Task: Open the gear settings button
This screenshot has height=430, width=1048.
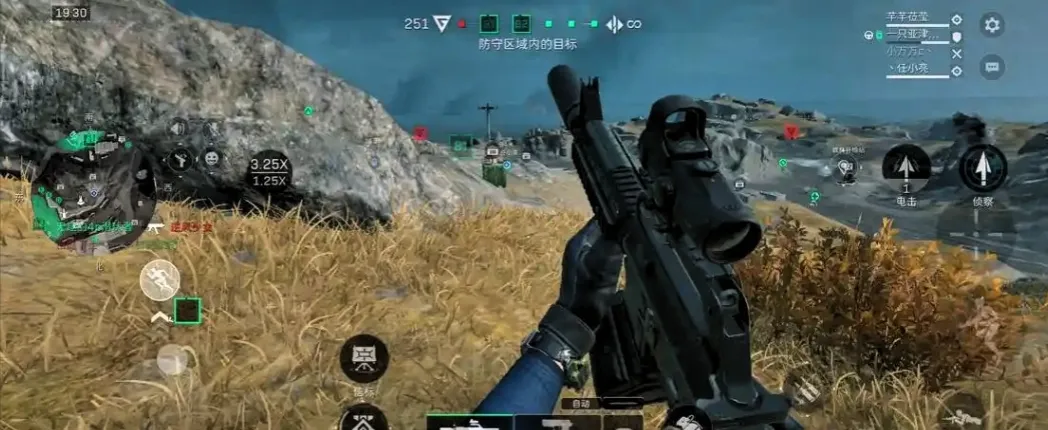Action: [x=992, y=25]
